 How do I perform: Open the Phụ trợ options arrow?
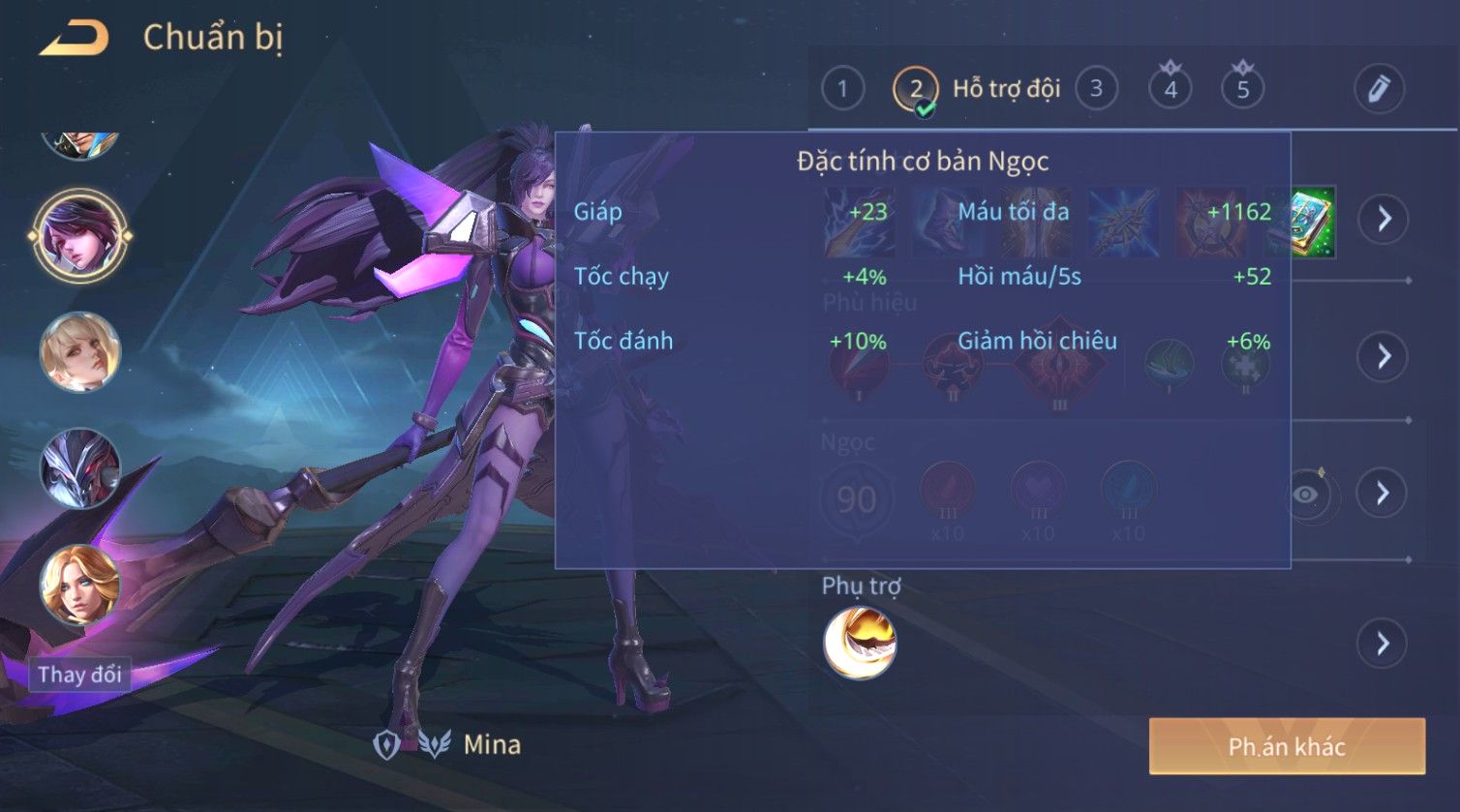(1383, 643)
